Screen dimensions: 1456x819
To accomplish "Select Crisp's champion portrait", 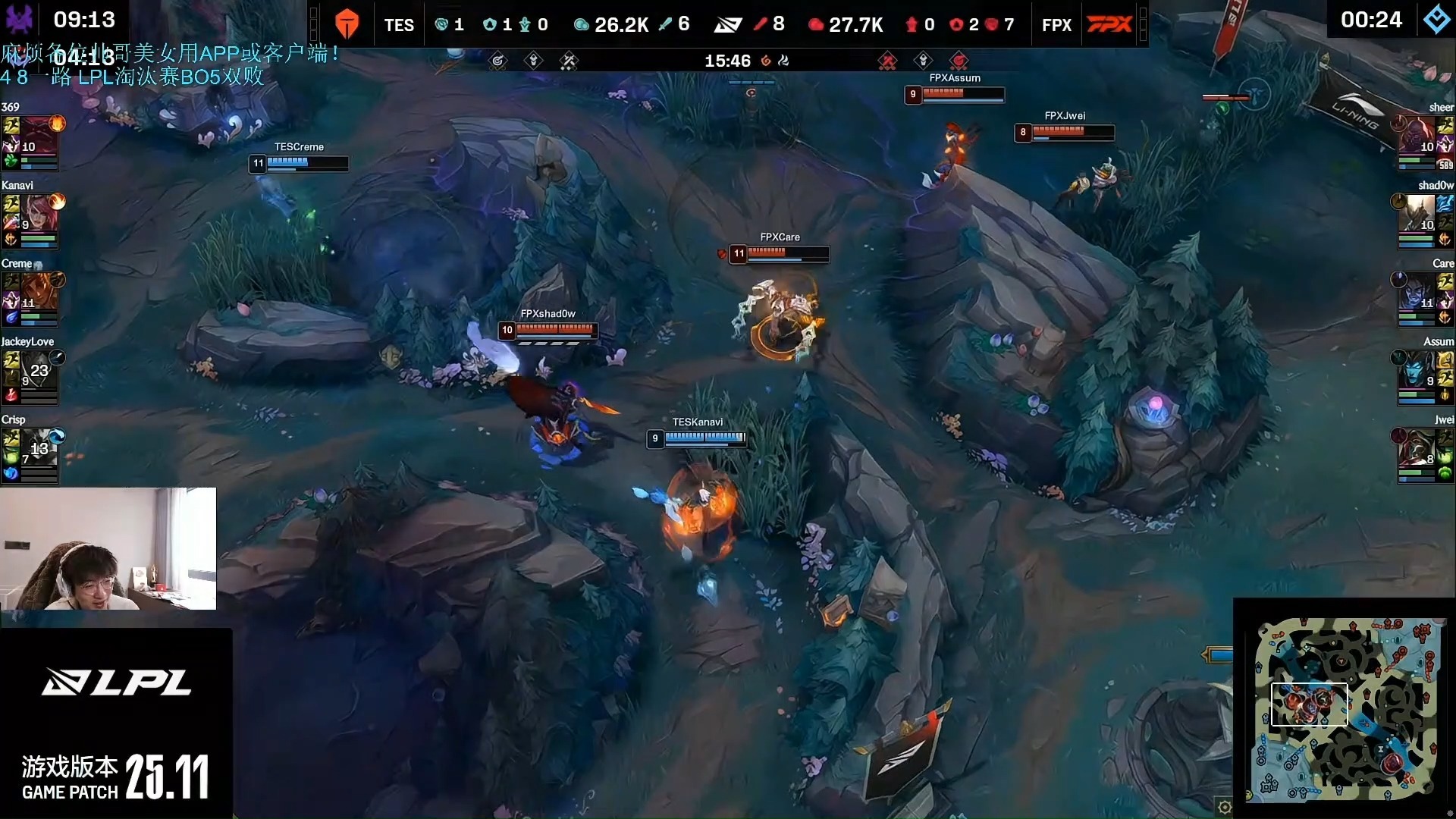I will [38, 447].
